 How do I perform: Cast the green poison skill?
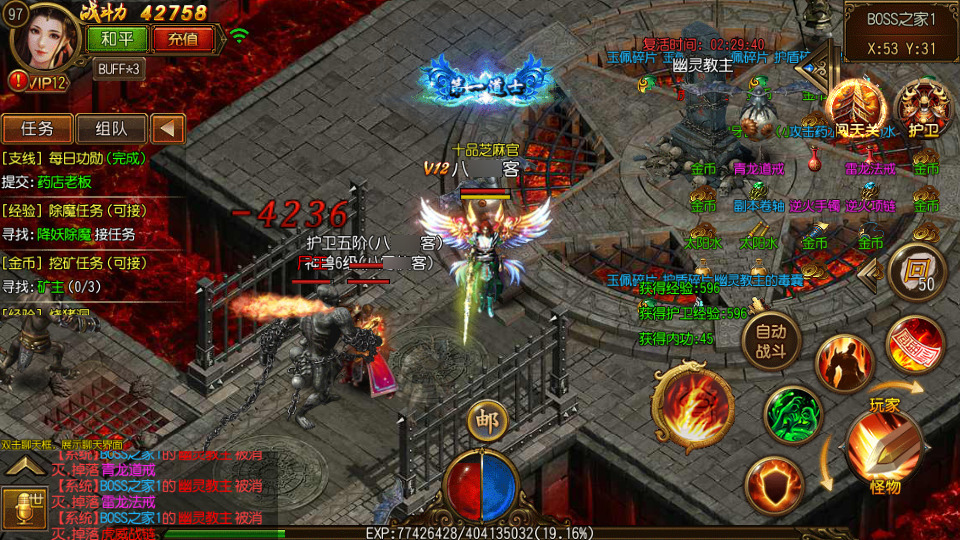point(792,412)
